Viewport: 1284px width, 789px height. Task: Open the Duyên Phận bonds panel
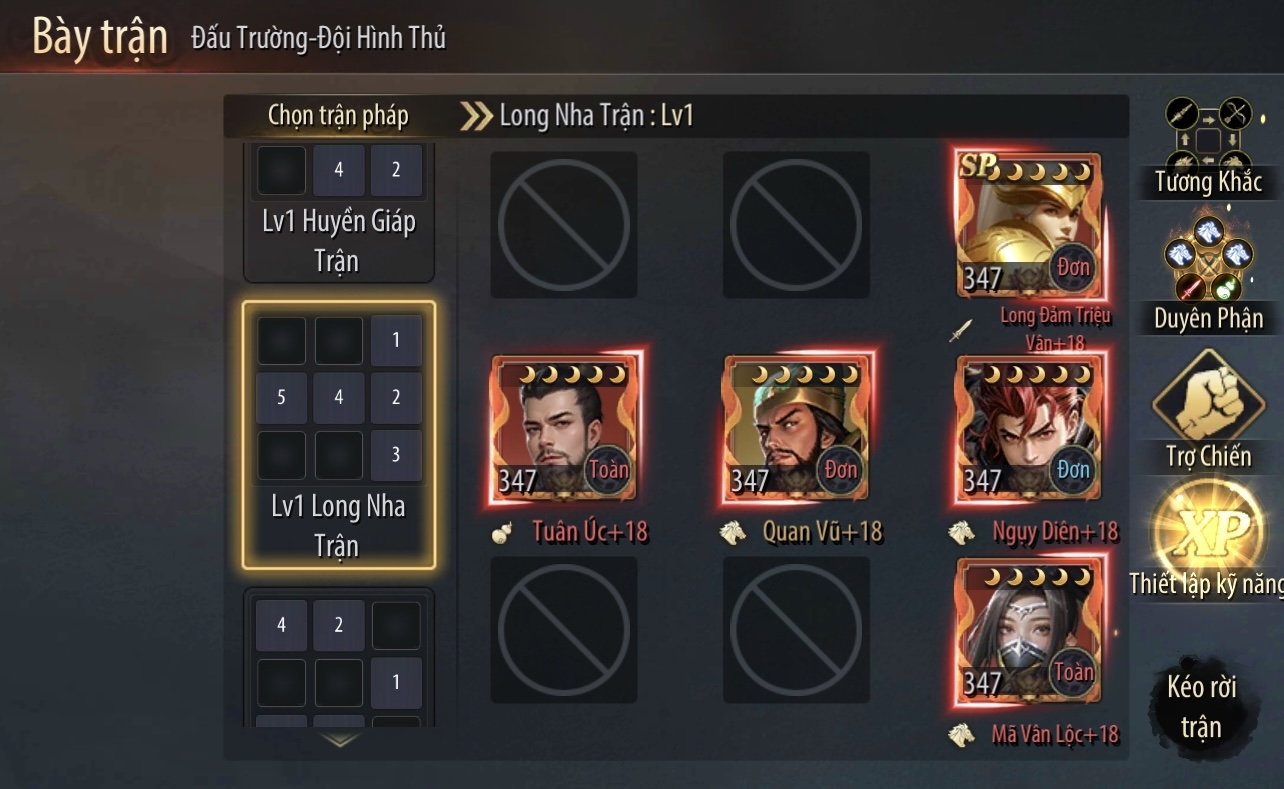click(1208, 275)
